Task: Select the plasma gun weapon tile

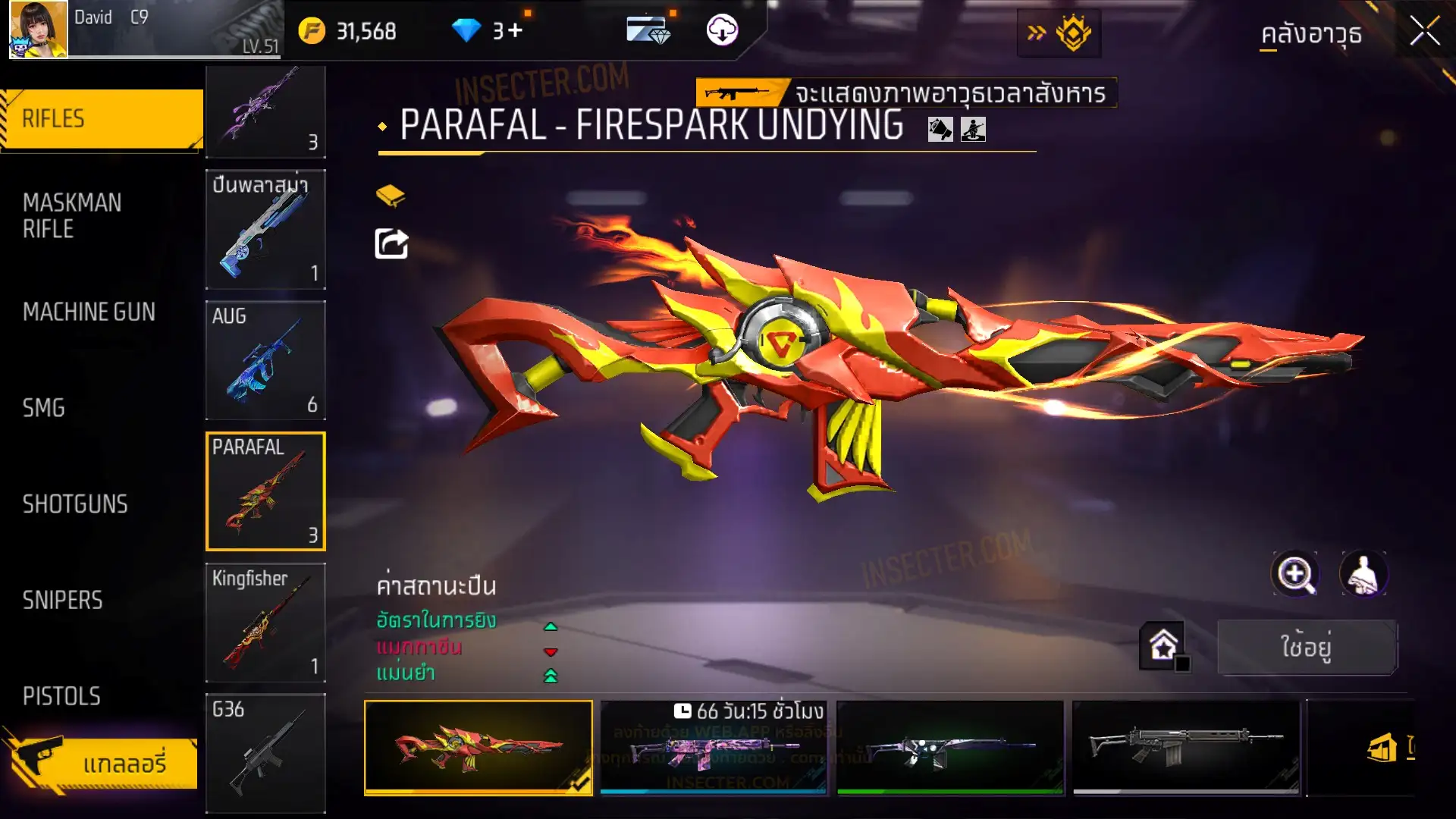Action: (265, 229)
